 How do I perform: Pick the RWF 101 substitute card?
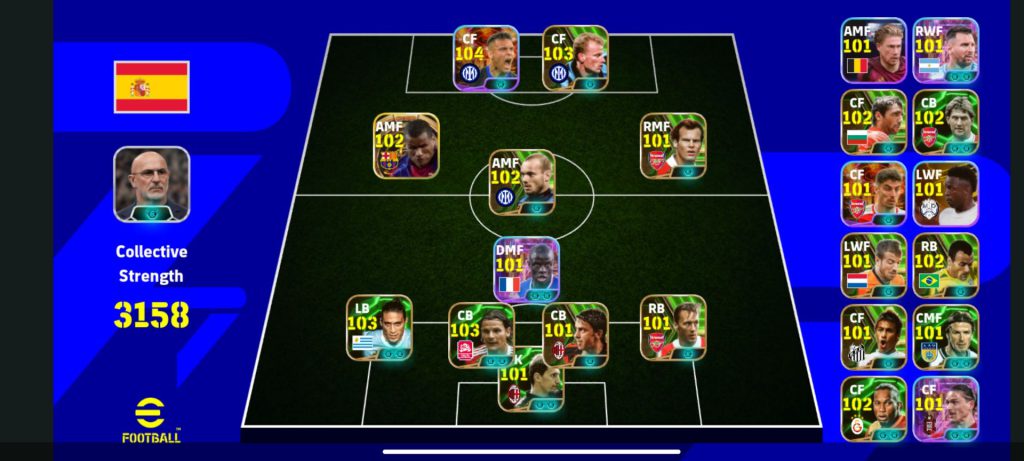[945, 50]
